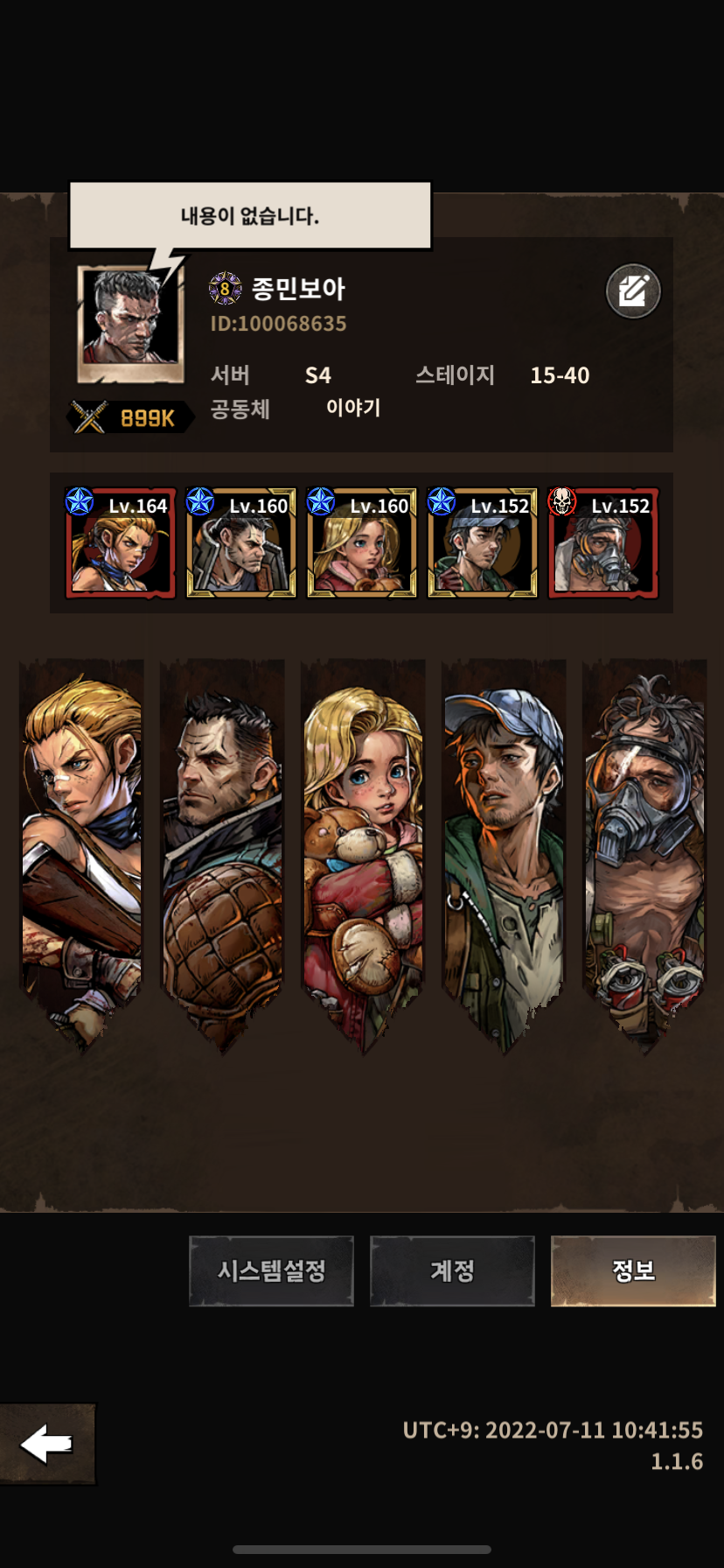
Task: Select the Lv.164 blonde woman hero thumbnail
Action: [x=121, y=543]
